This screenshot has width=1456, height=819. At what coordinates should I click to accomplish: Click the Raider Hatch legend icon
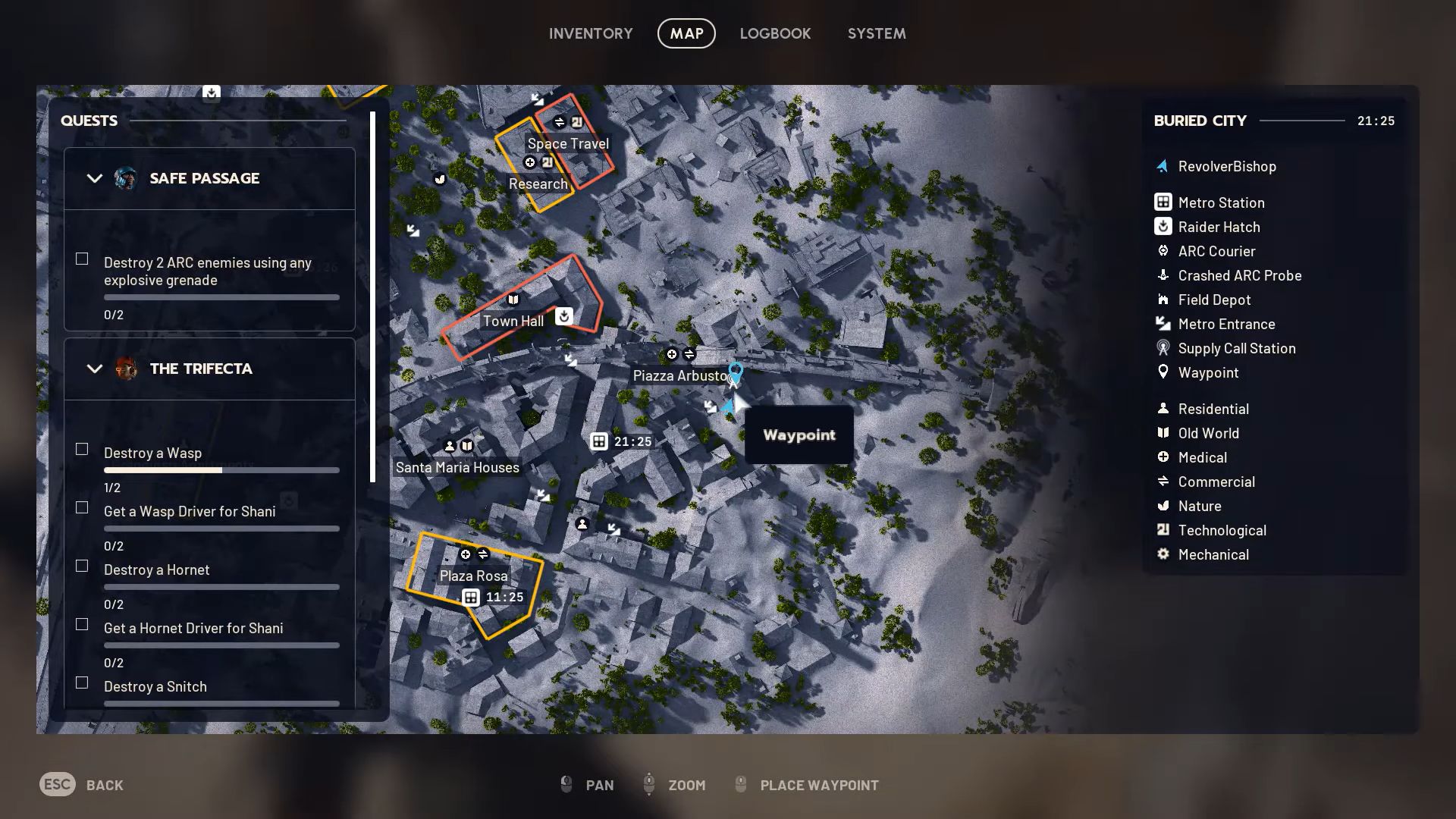1163,227
